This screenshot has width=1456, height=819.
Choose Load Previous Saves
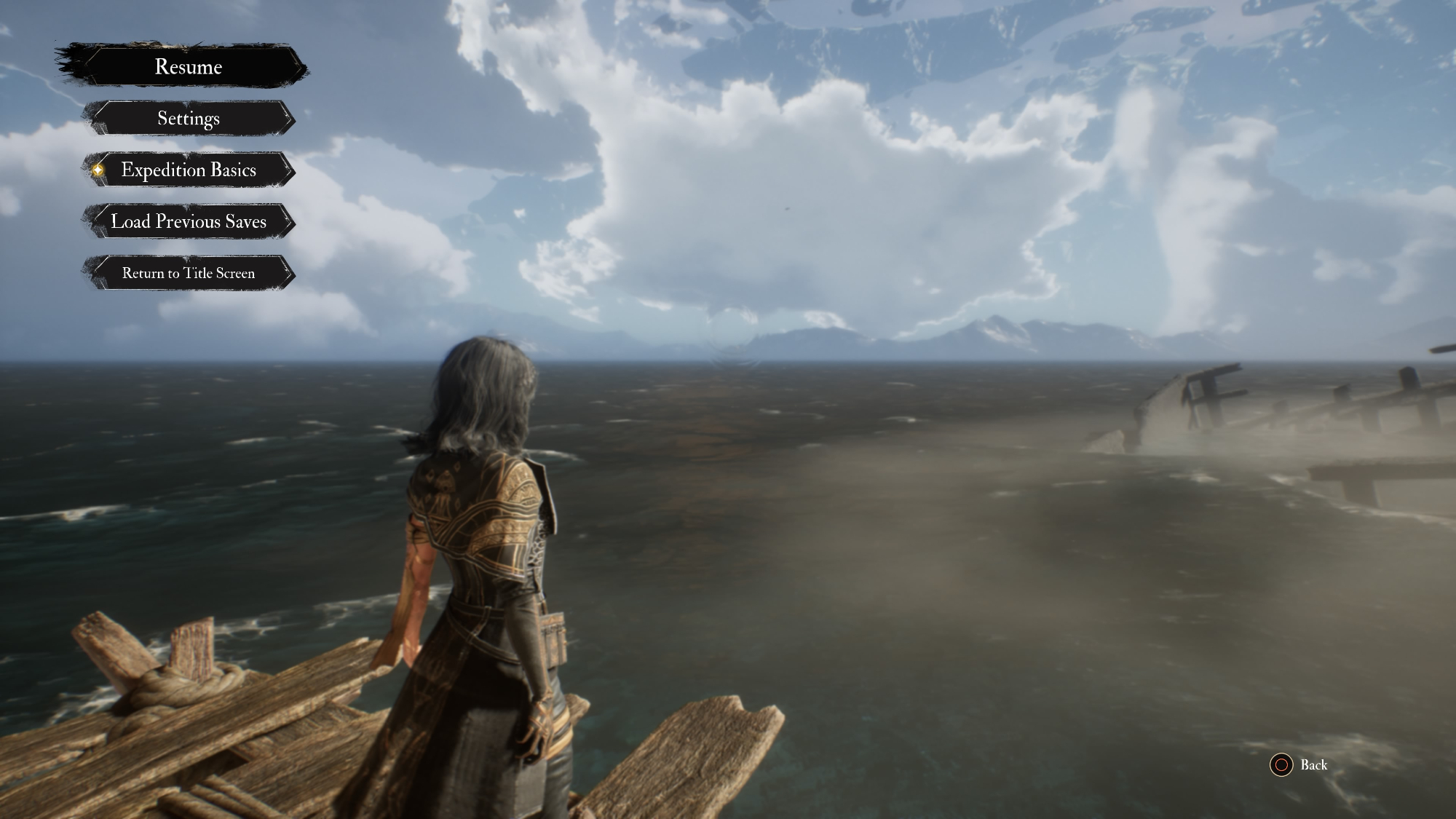(x=189, y=222)
